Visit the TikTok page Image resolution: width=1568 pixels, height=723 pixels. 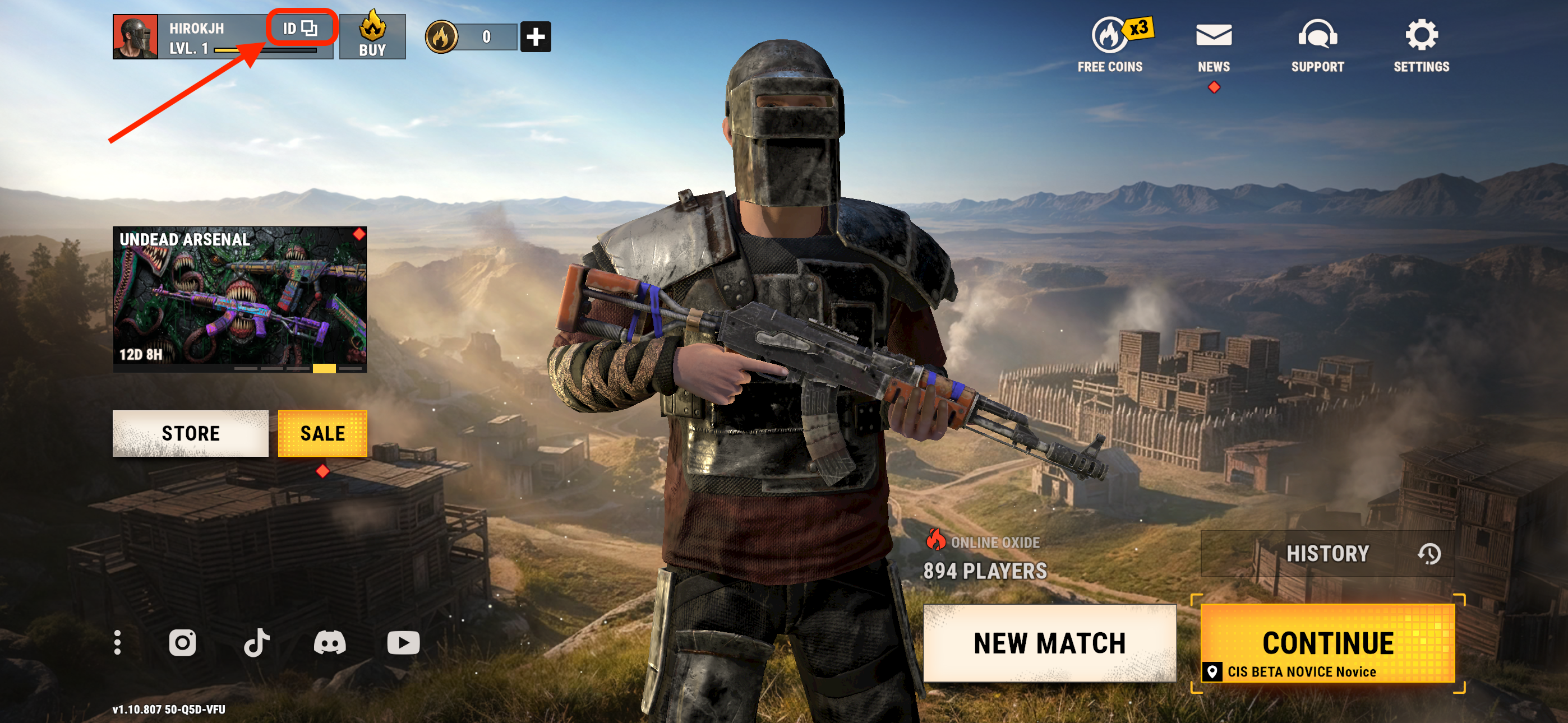[x=256, y=643]
